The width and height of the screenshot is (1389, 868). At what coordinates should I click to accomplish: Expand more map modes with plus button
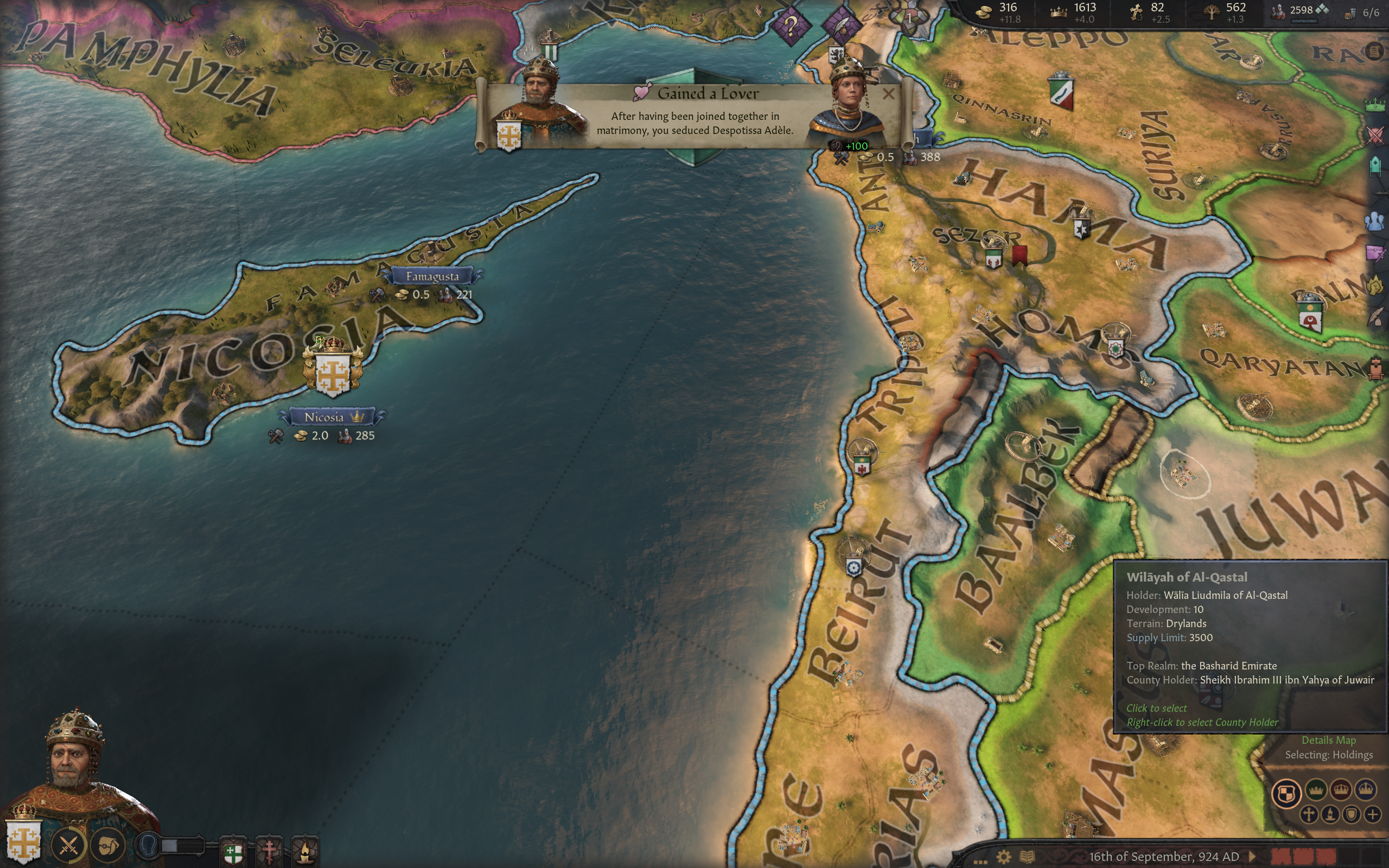[x=1372, y=814]
